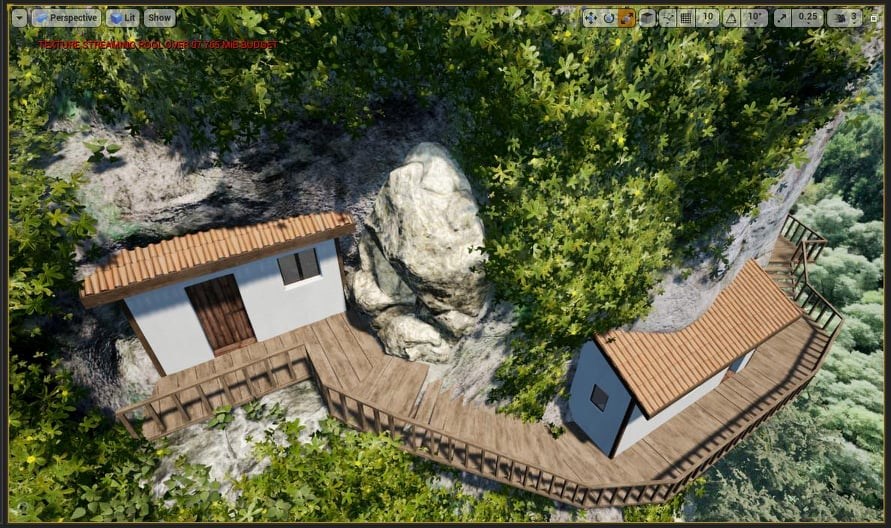Screen dimensions: 891x528
Task: Toggle grid snapping icon
Action: pyautogui.click(x=686, y=17)
